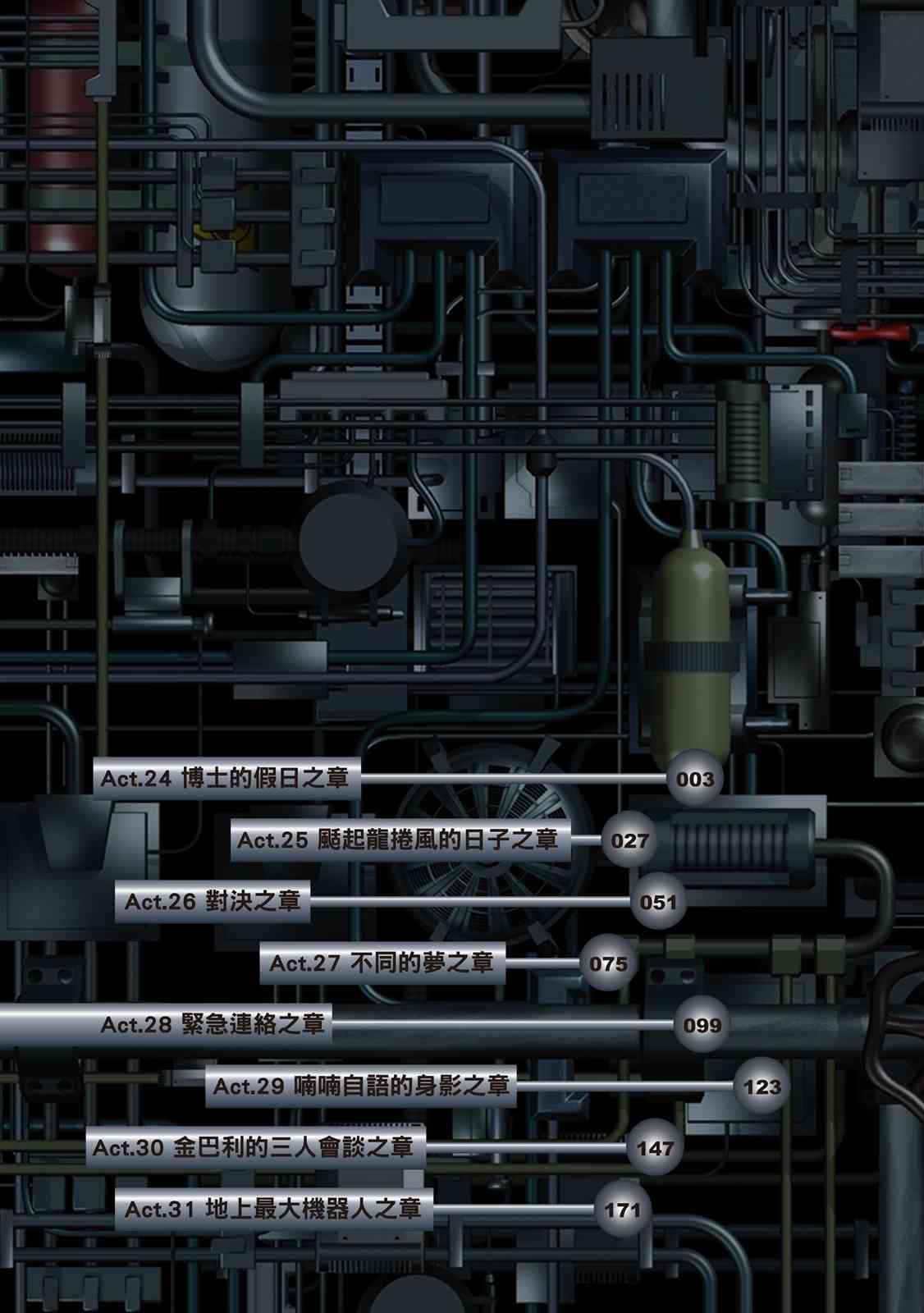Select Act.24 博士的假日之章 chapter entry
The image size is (924, 1313).
225,778
